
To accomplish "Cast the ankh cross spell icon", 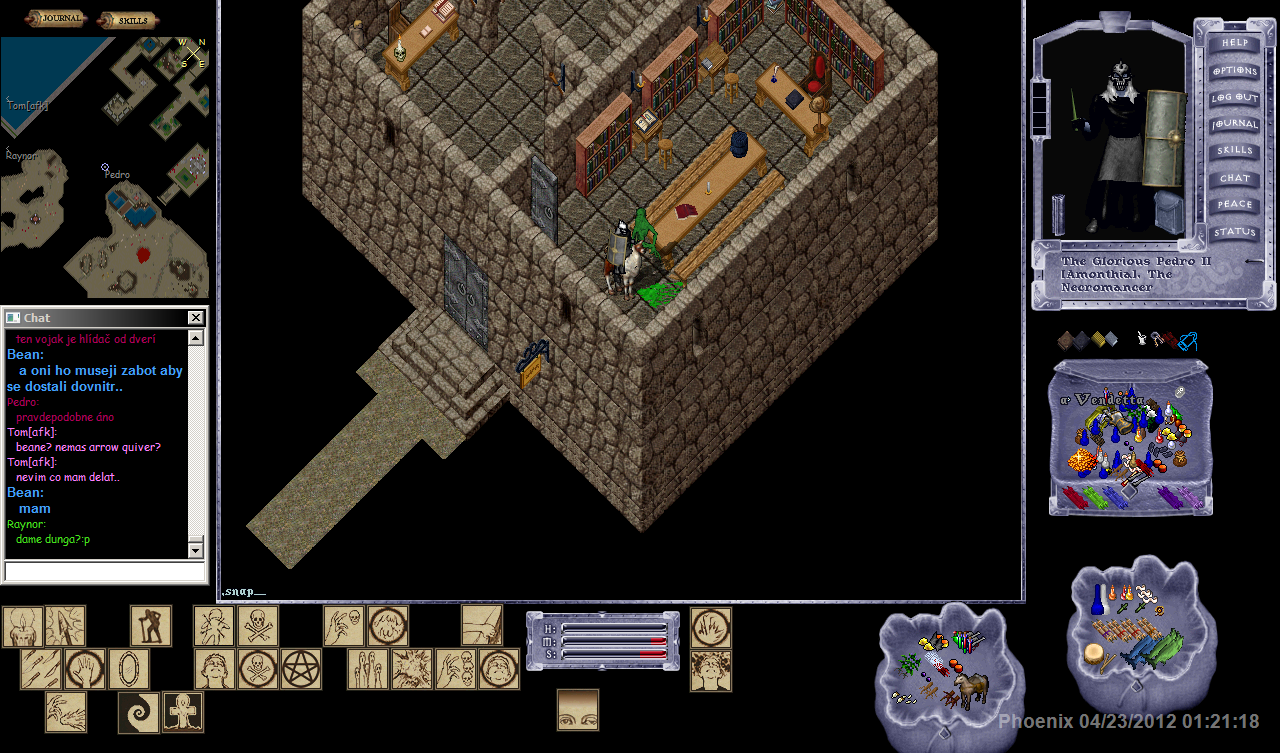I will 183,712.
